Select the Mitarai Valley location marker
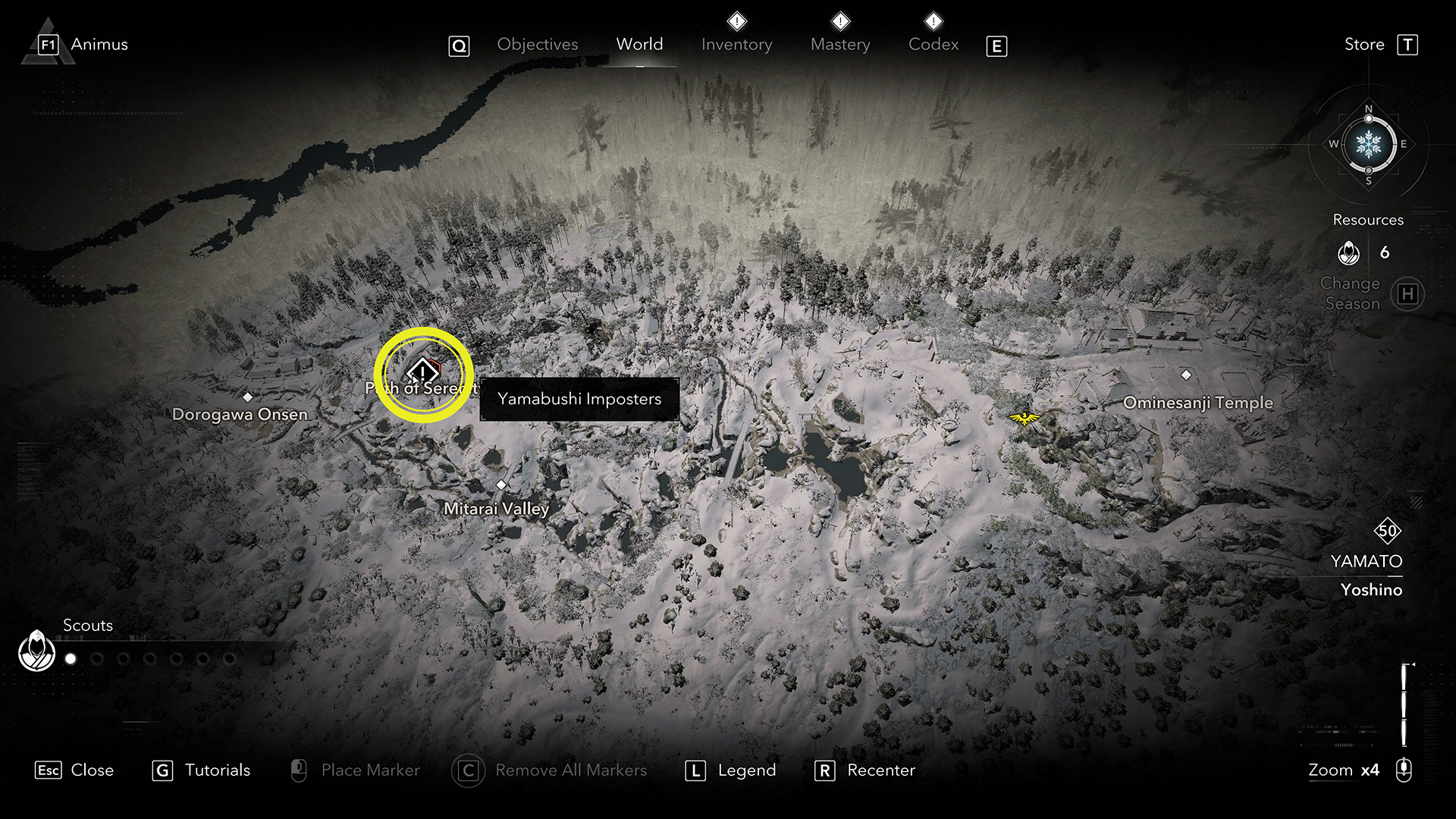1456x819 pixels. coord(500,485)
